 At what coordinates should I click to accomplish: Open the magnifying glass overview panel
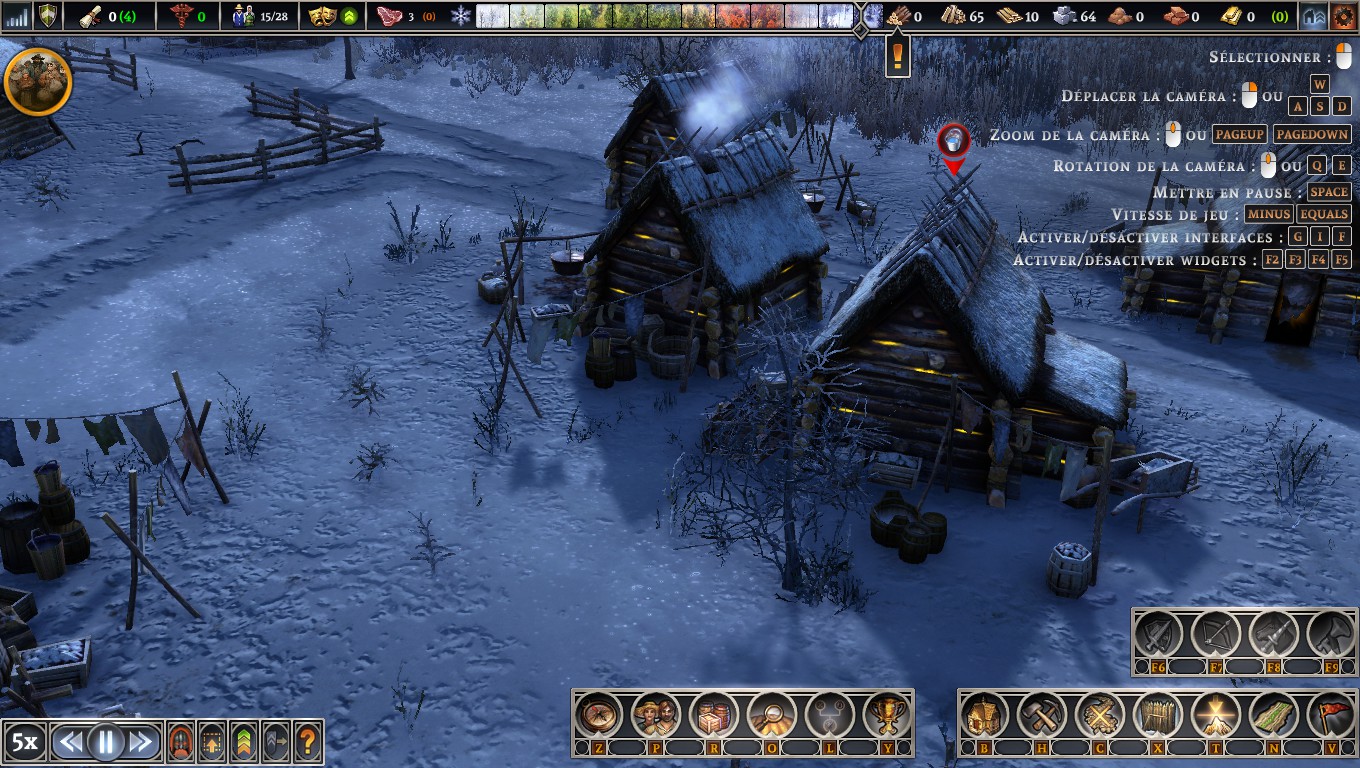[x=771, y=715]
